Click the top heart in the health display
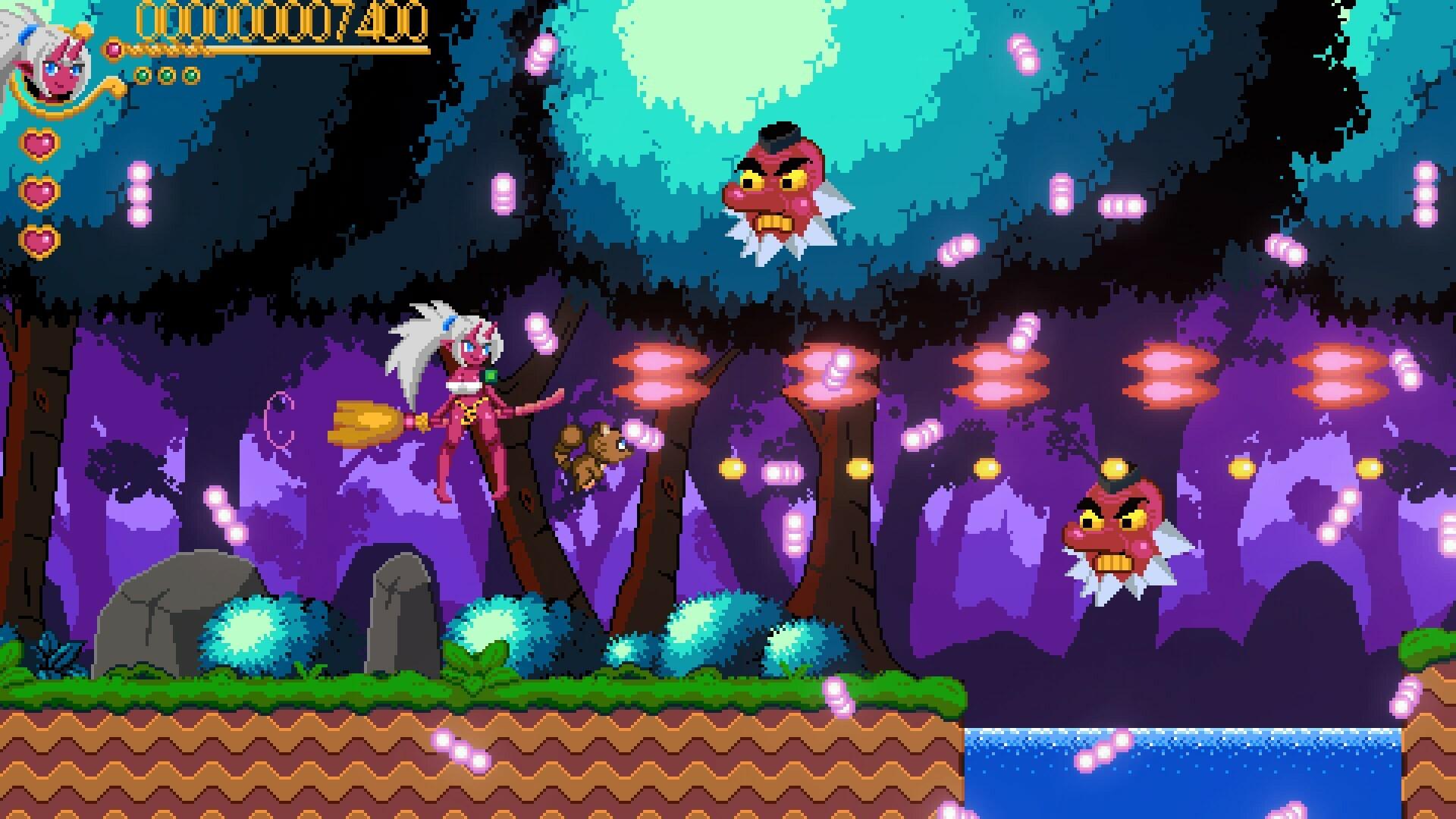Screen dimensions: 1456x819 39,143
